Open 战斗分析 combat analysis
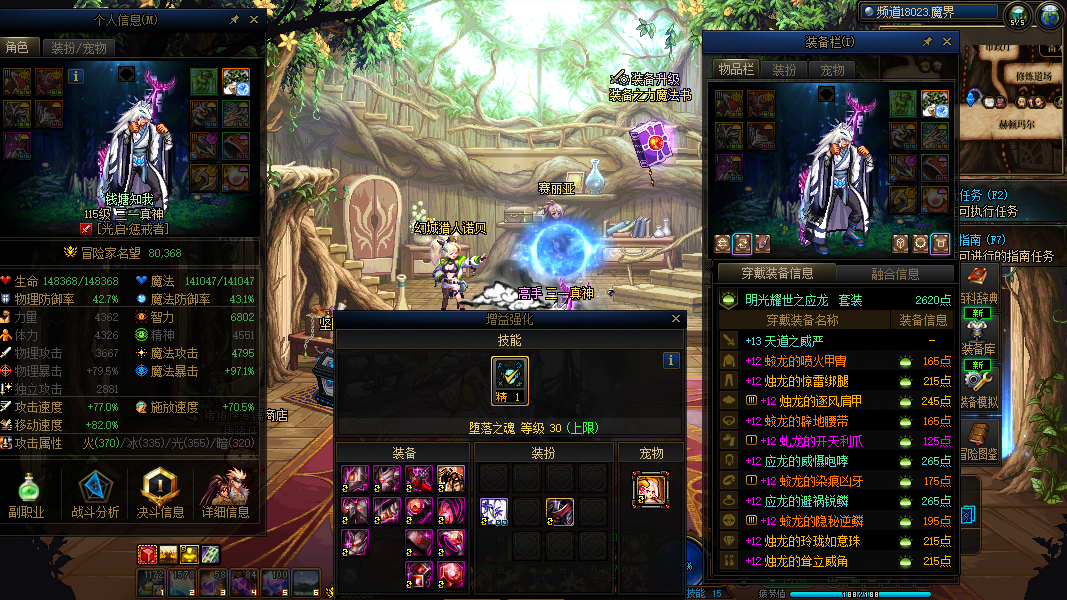This screenshot has height=600, width=1067. pyautogui.click(x=96, y=496)
